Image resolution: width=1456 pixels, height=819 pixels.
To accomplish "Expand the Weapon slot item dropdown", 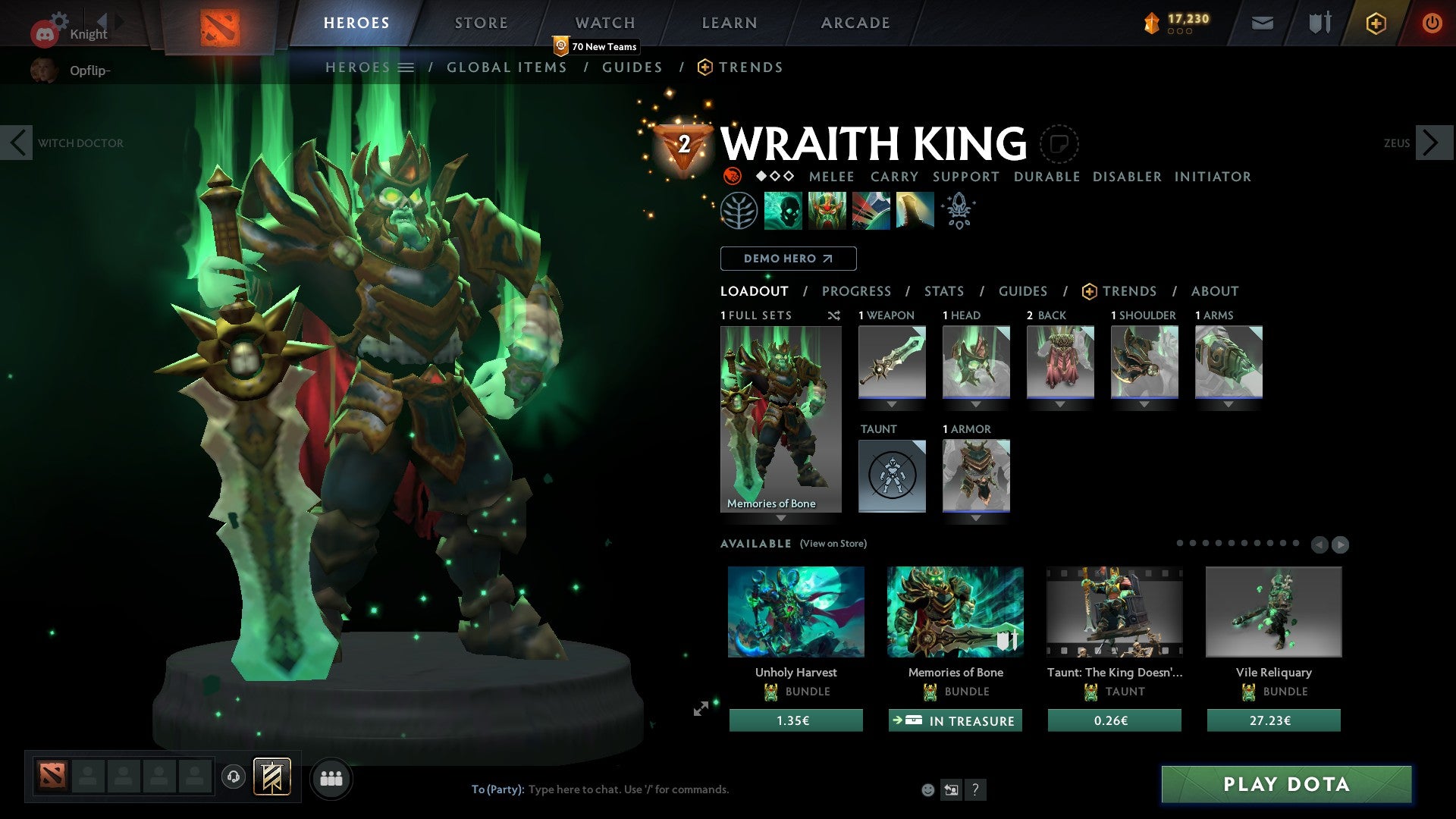I will coord(891,404).
